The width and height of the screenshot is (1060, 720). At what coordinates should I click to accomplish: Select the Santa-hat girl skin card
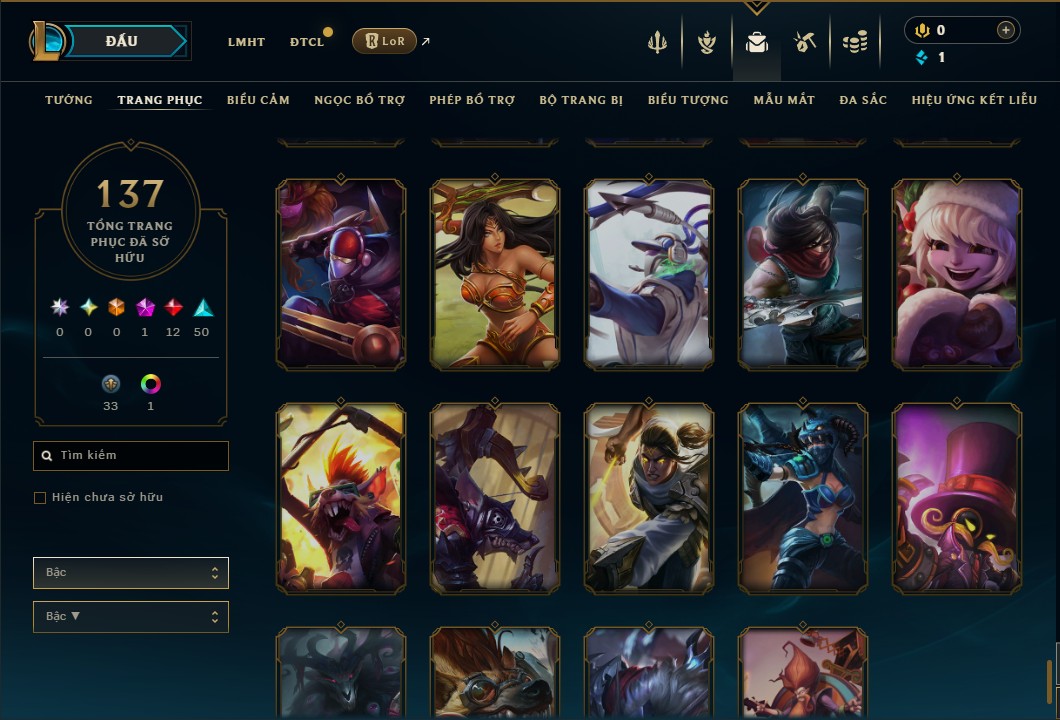[x=957, y=274]
